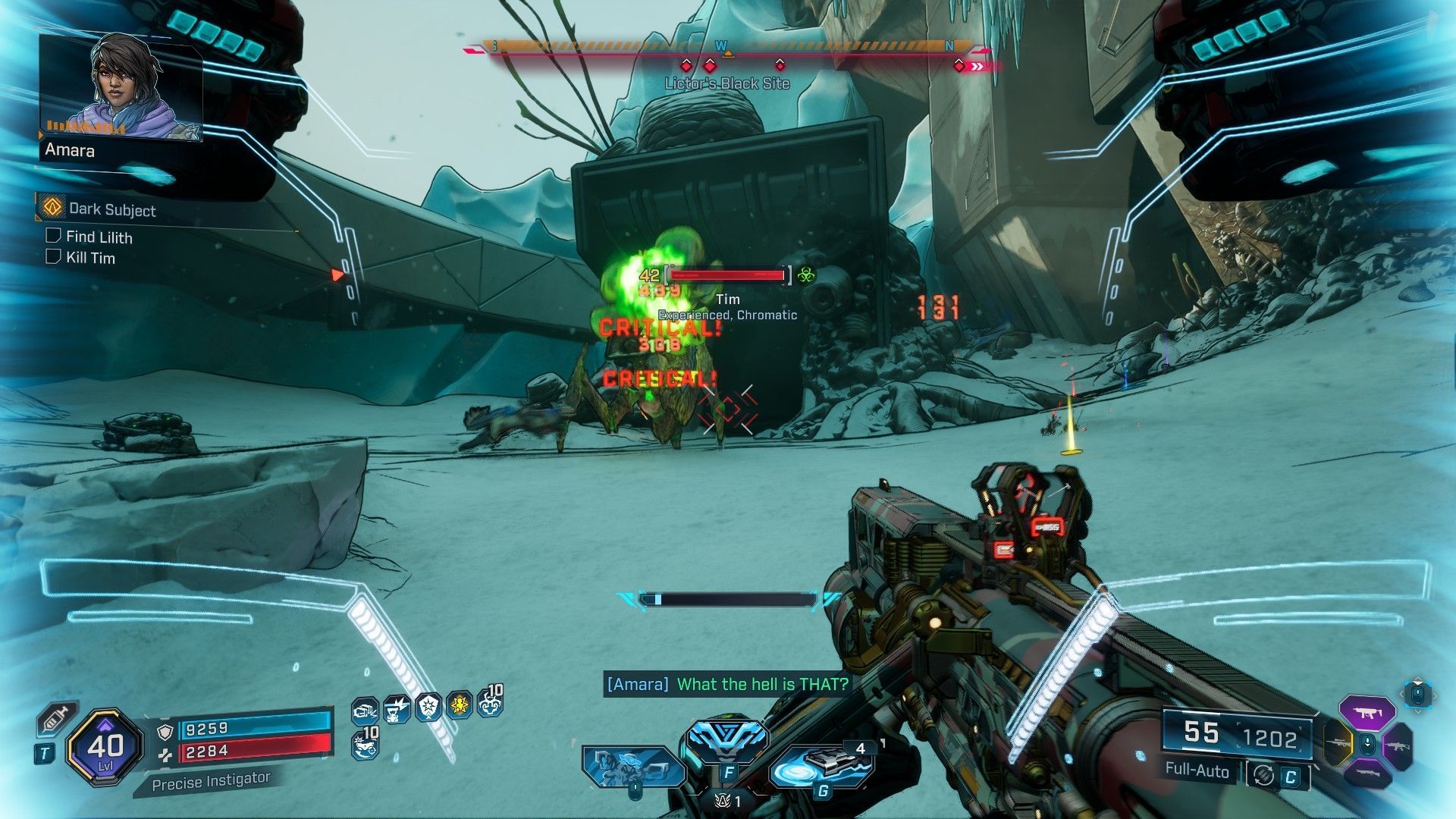The image size is (1456, 819).
Task: Select the gold sniper rifle weapon slot
Action: tap(1338, 744)
